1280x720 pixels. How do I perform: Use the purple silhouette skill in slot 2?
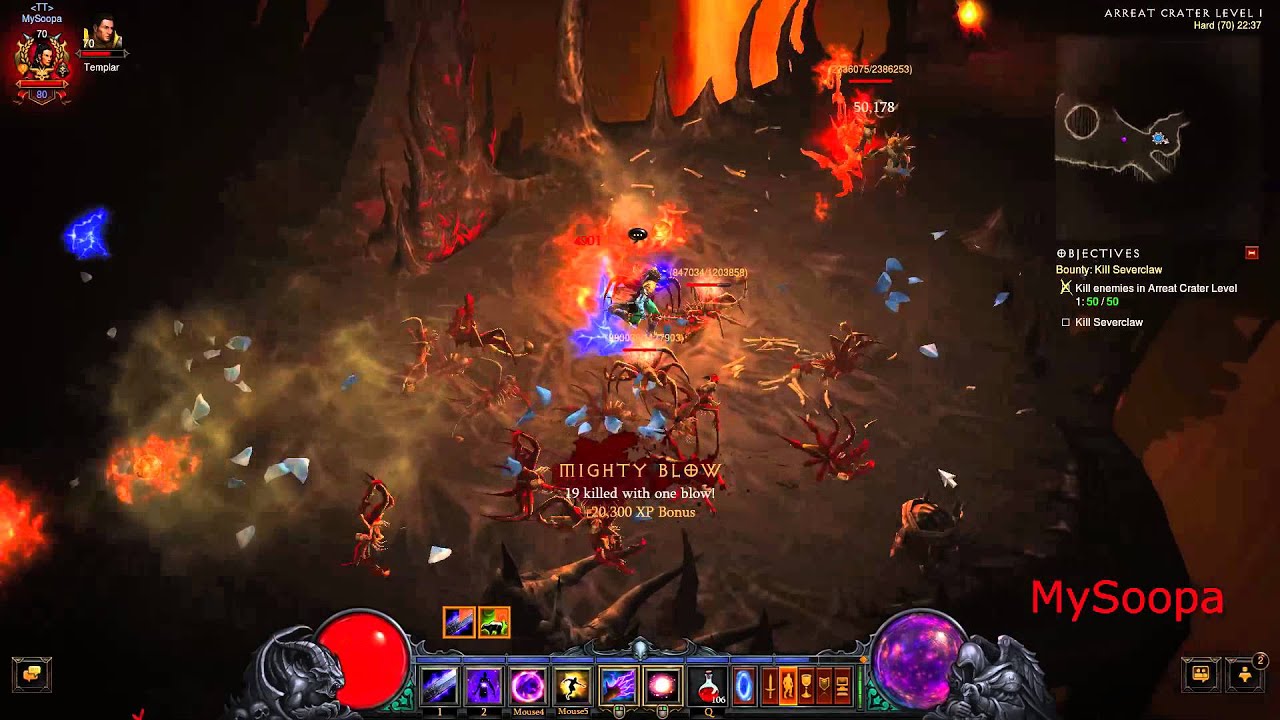(x=484, y=687)
